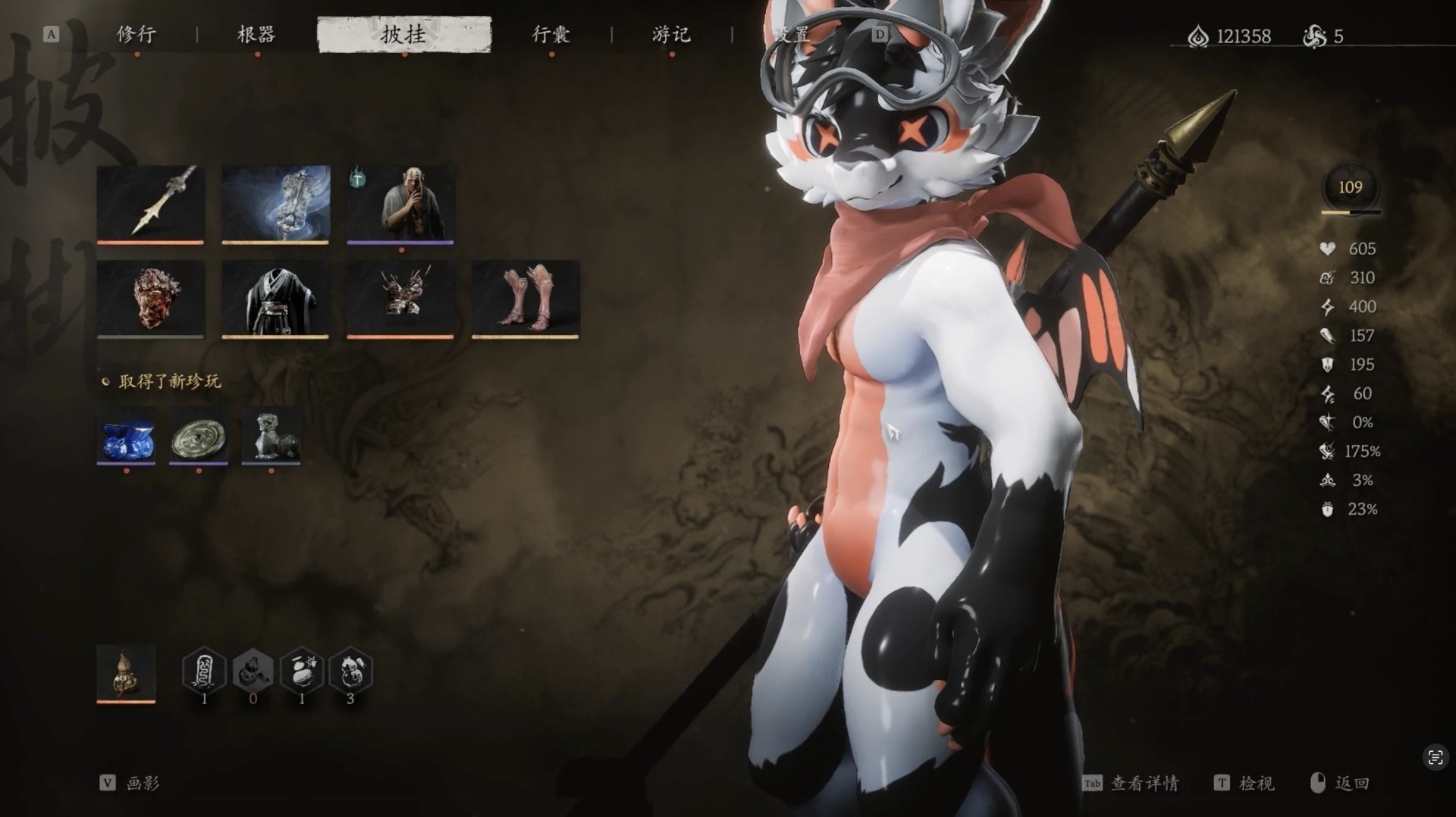This screenshot has width=1456, height=817.
Task: Select the empty soak hexagon showing 0
Action: [253, 671]
